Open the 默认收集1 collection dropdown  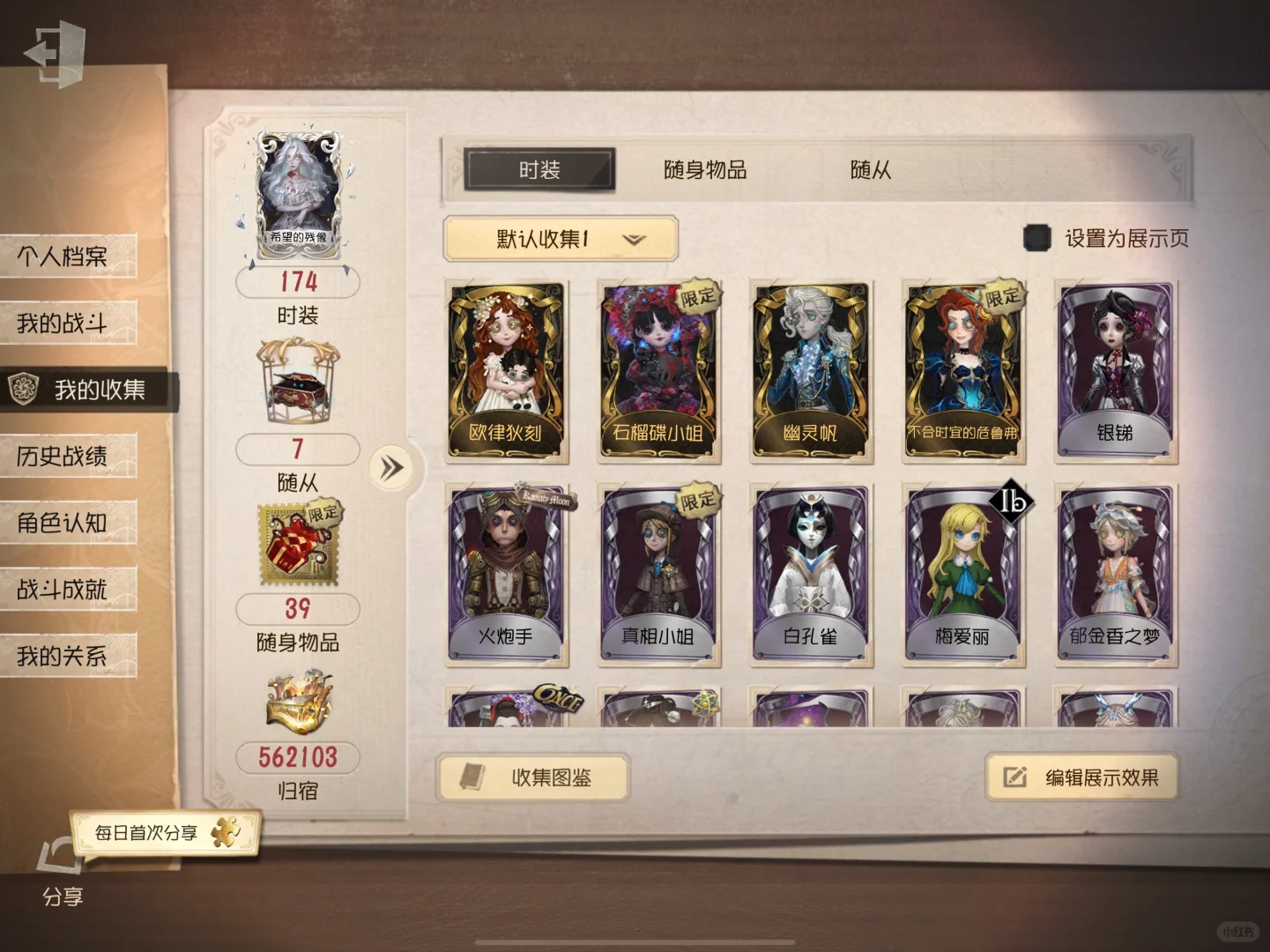[x=561, y=239]
